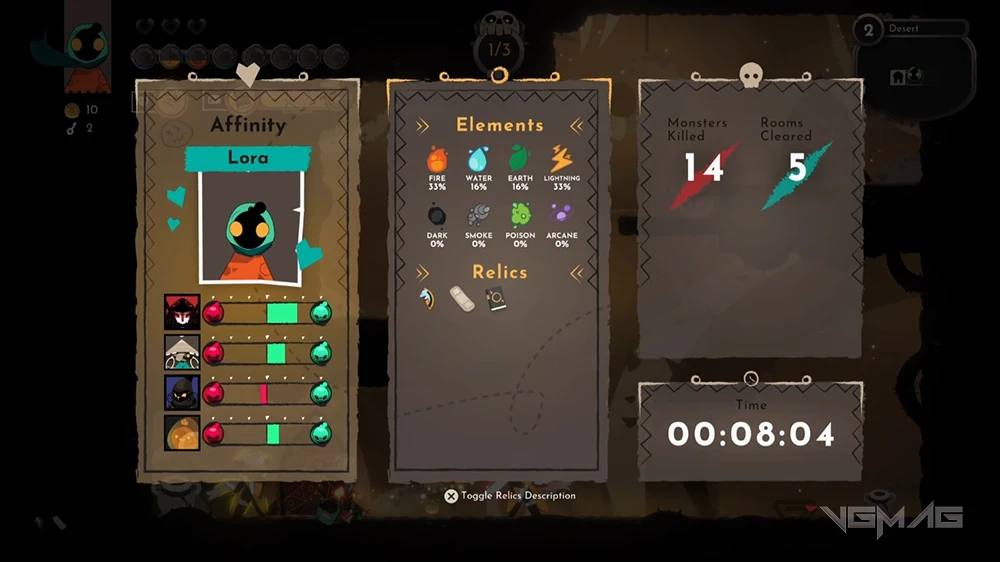Inspect the blue feather relic
1000x562 pixels.
point(431,298)
